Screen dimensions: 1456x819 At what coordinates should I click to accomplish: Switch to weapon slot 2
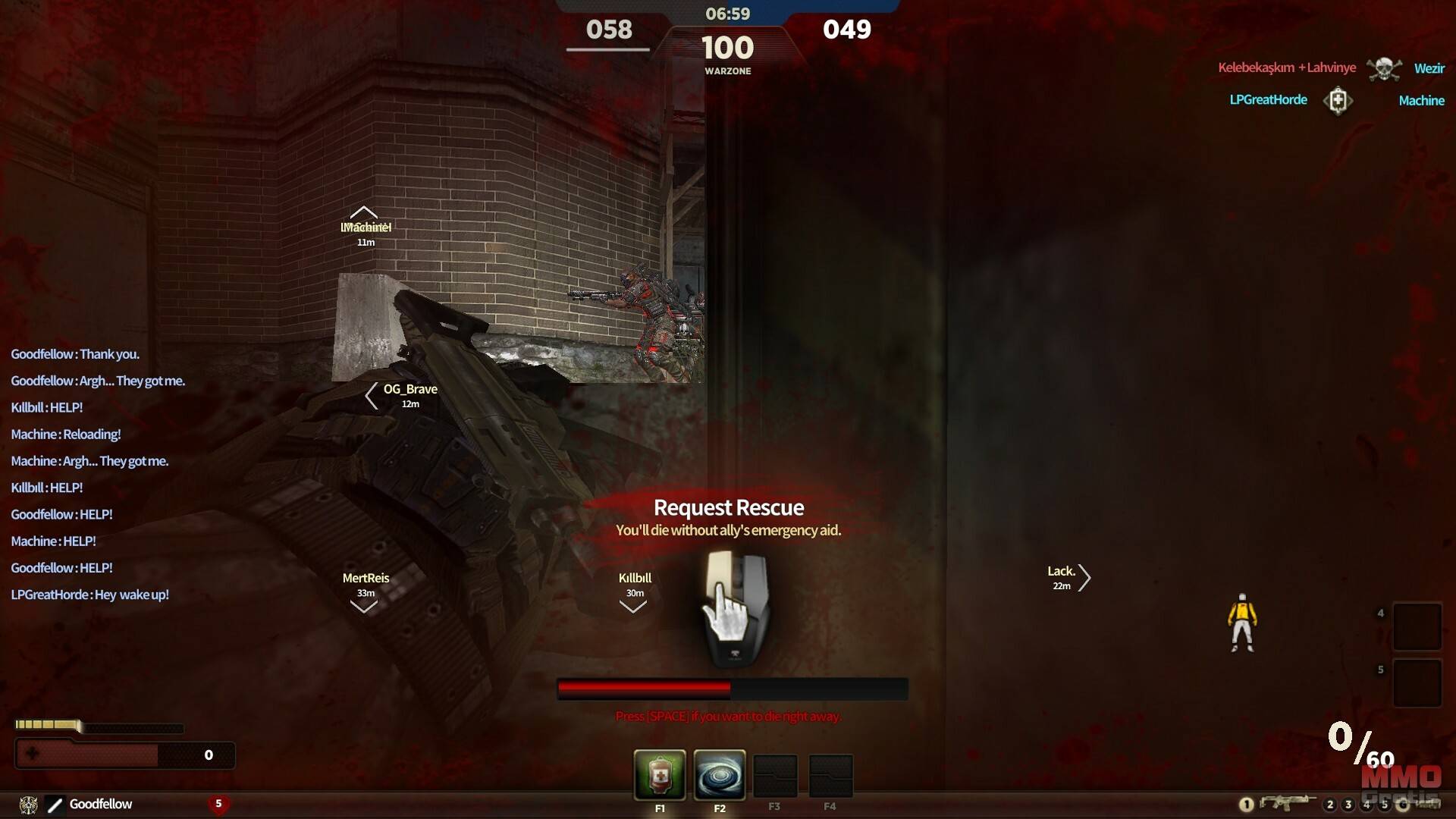pos(1329,805)
